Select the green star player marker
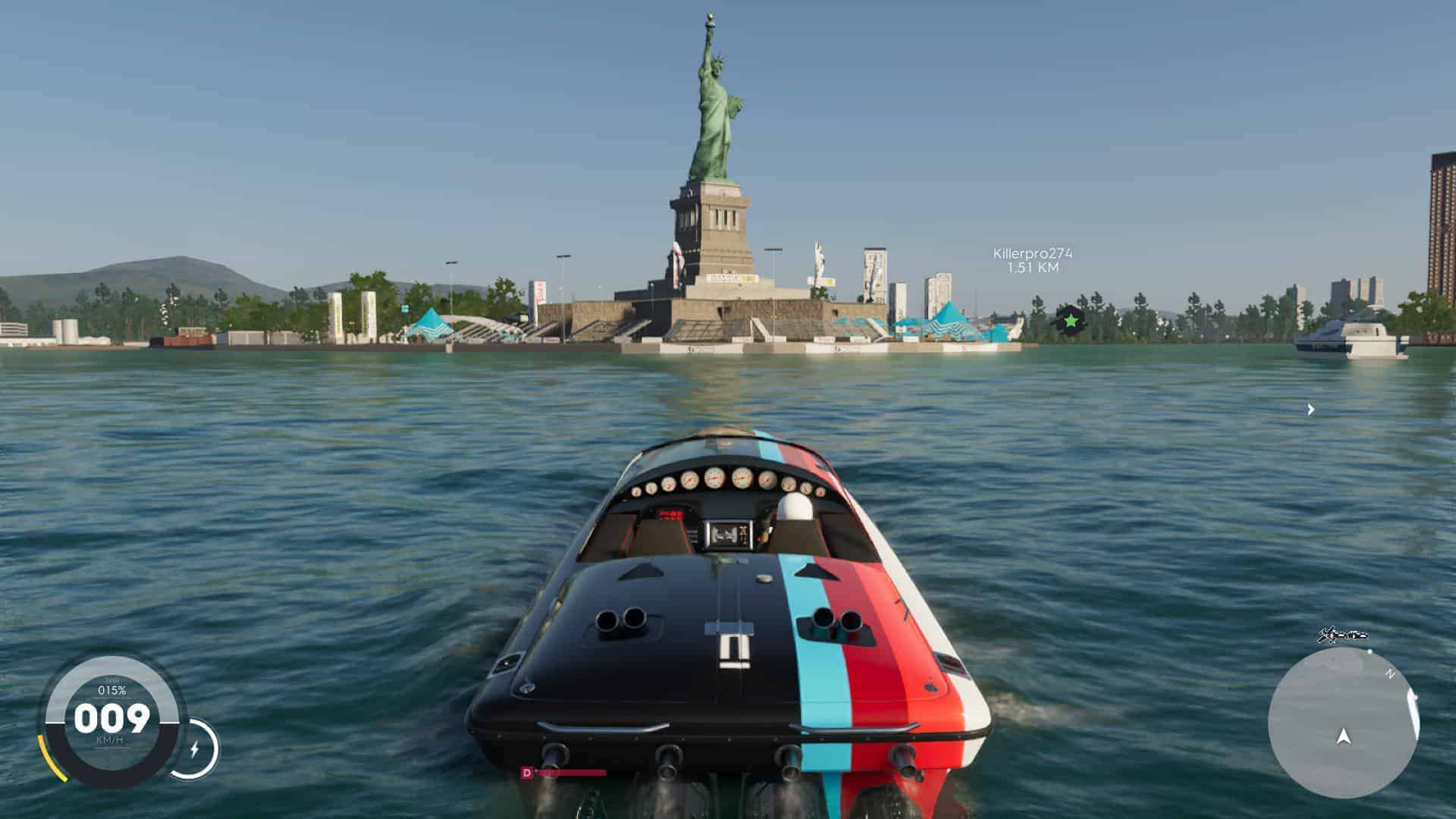Viewport: 1456px width, 819px height. pos(1070,322)
